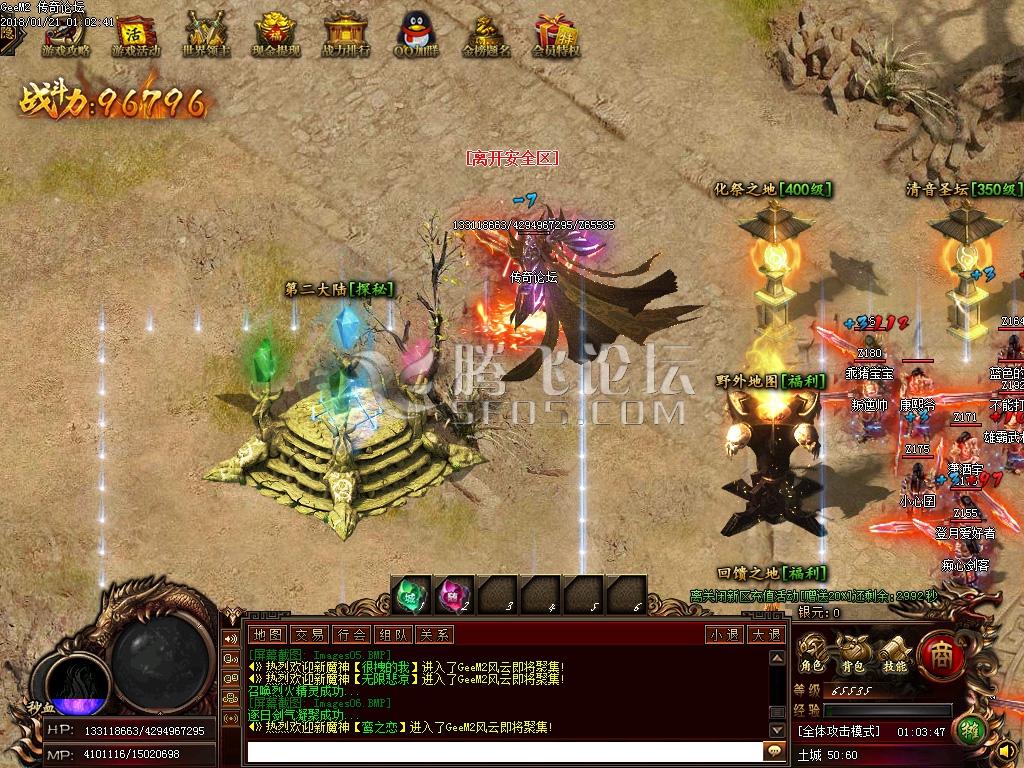
Task: Click the 小退 logout button
Action: coord(723,634)
